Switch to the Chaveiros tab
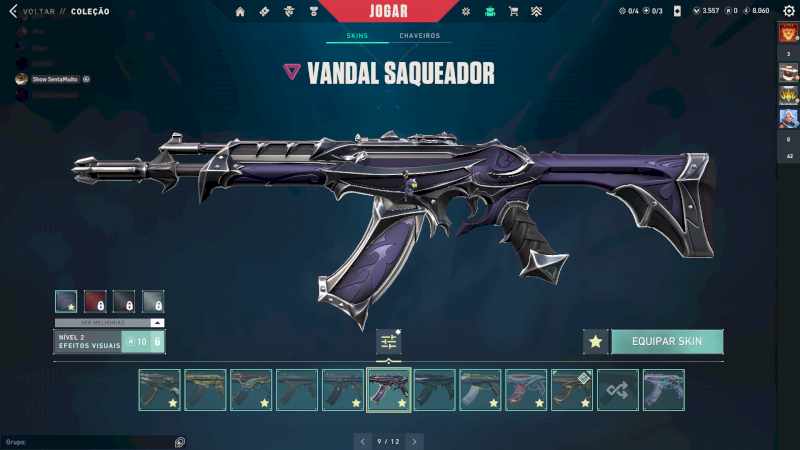This screenshot has height=450, width=800. click(x=419, y=36)
